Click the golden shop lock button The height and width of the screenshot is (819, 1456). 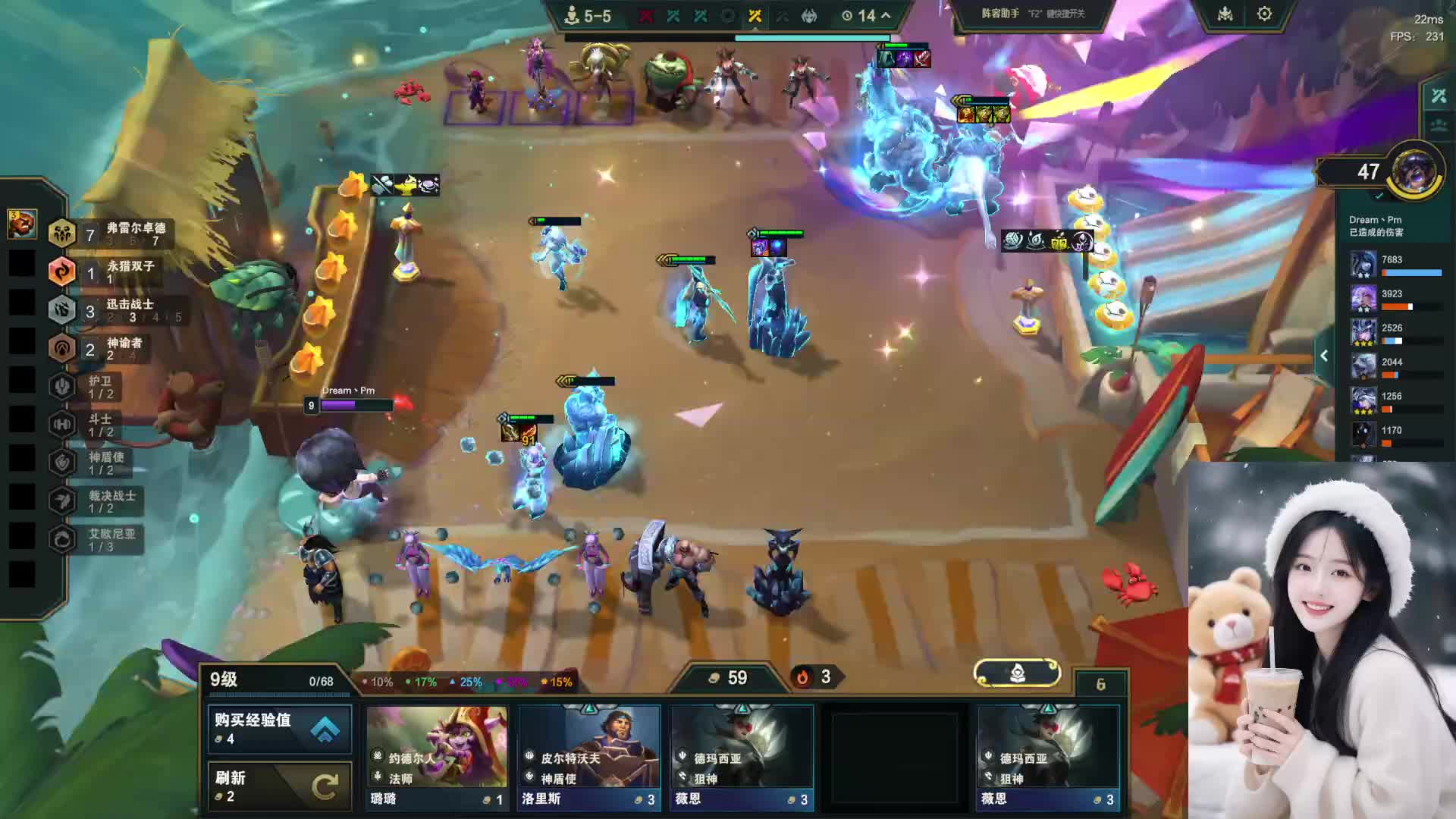point(1017,673)
